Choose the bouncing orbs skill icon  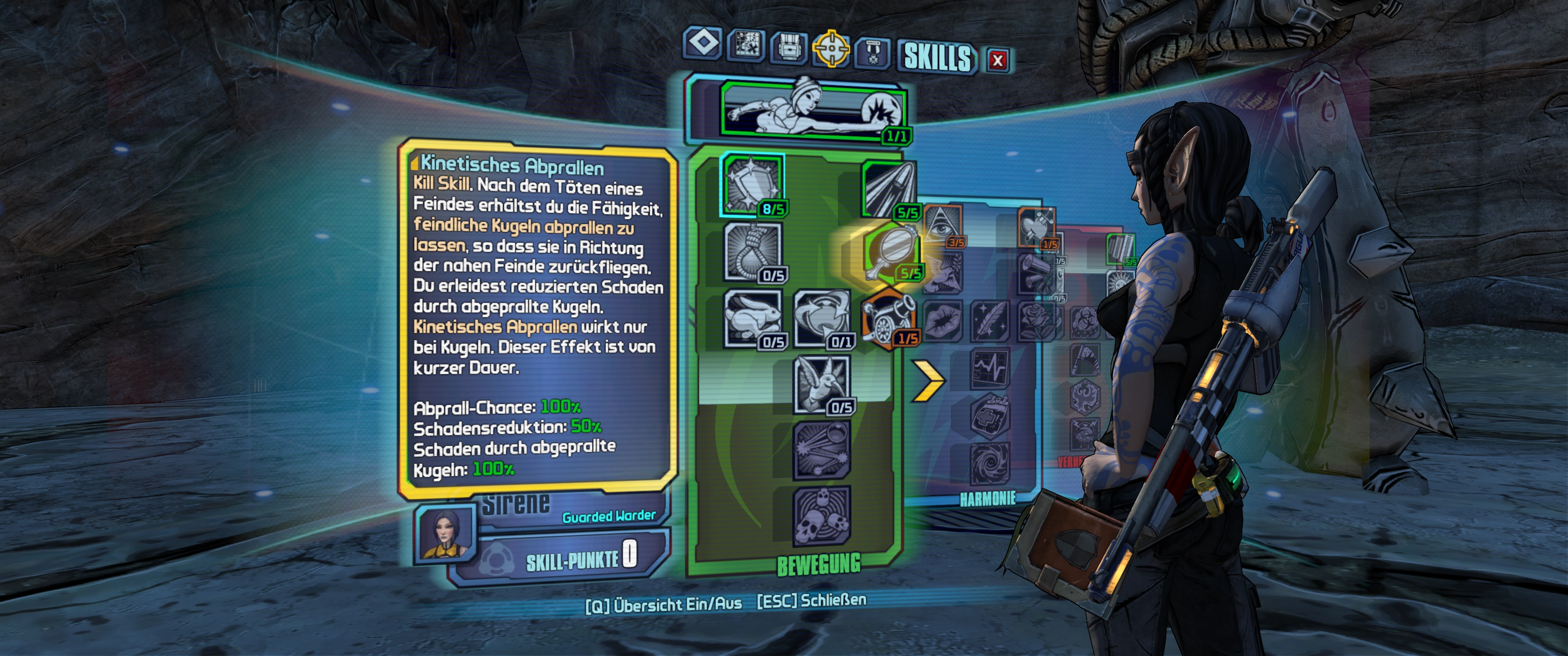click(x=822, y=450)
